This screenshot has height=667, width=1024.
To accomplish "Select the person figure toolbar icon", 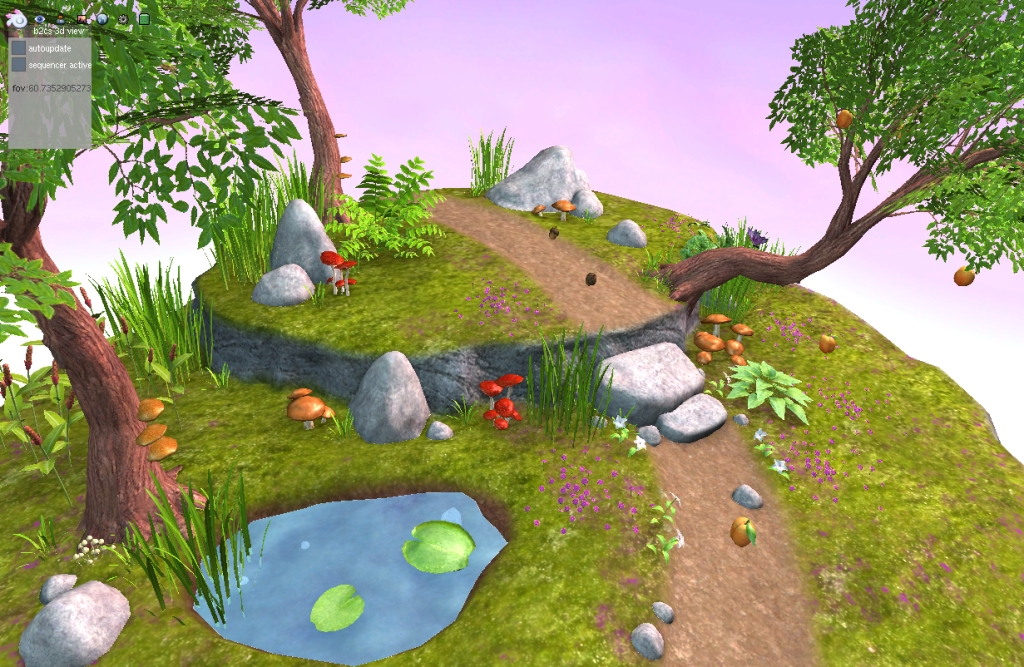I will click(61, 18).
